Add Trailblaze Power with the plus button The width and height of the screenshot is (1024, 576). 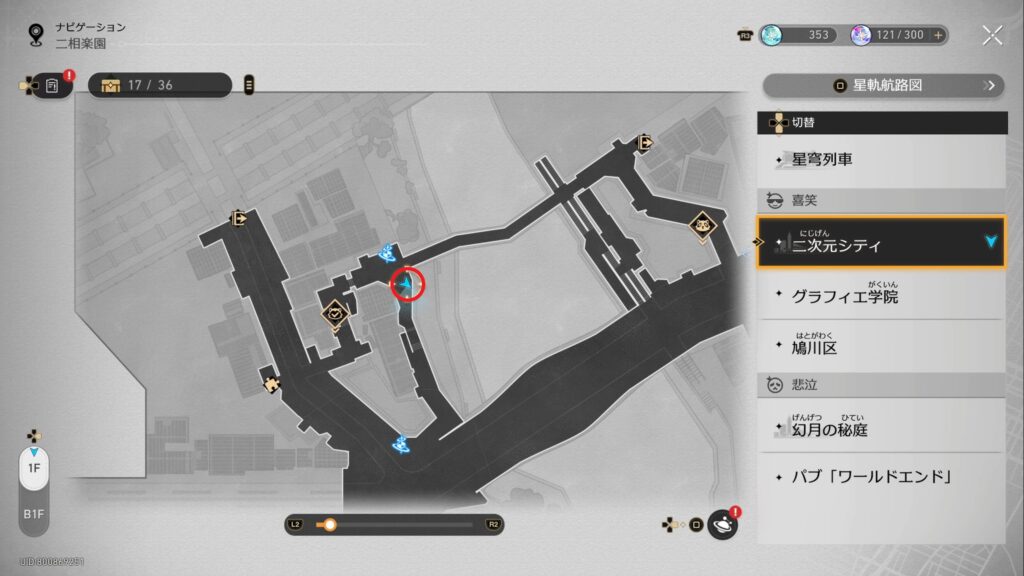coord(938,35)
